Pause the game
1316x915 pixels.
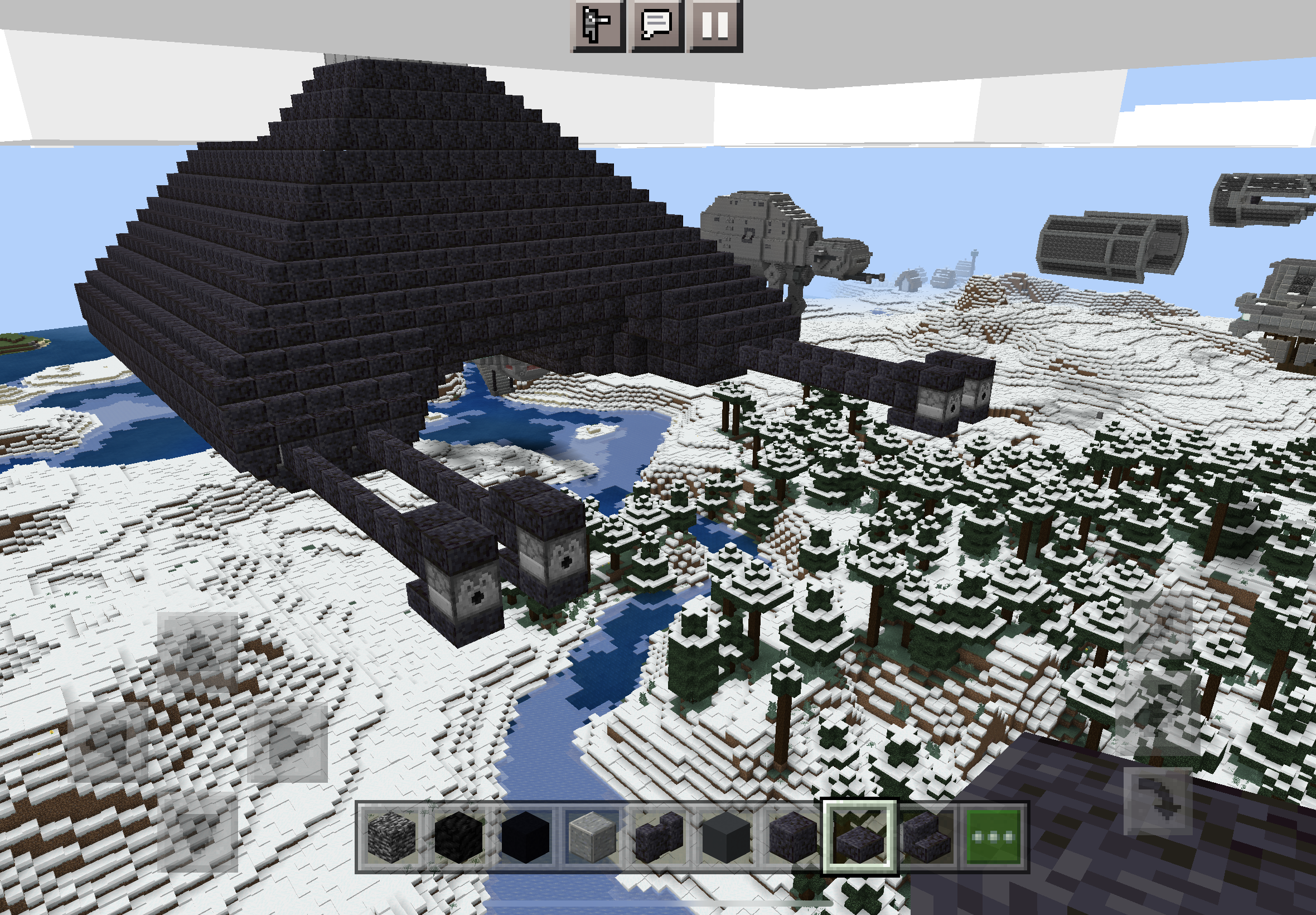(715, 26)
